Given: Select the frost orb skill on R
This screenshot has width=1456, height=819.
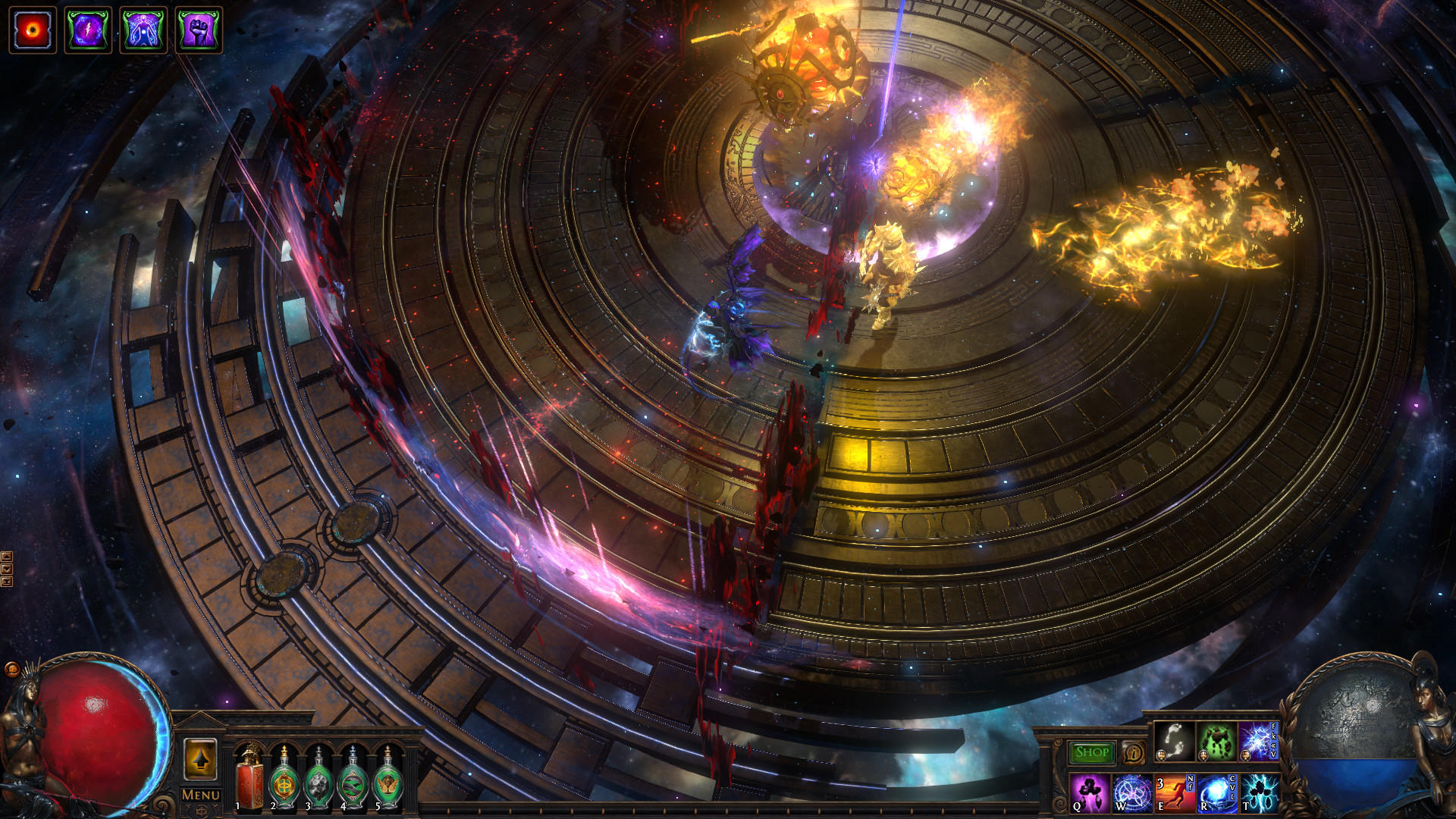Looking at the screenshot, I should 1213,793.
